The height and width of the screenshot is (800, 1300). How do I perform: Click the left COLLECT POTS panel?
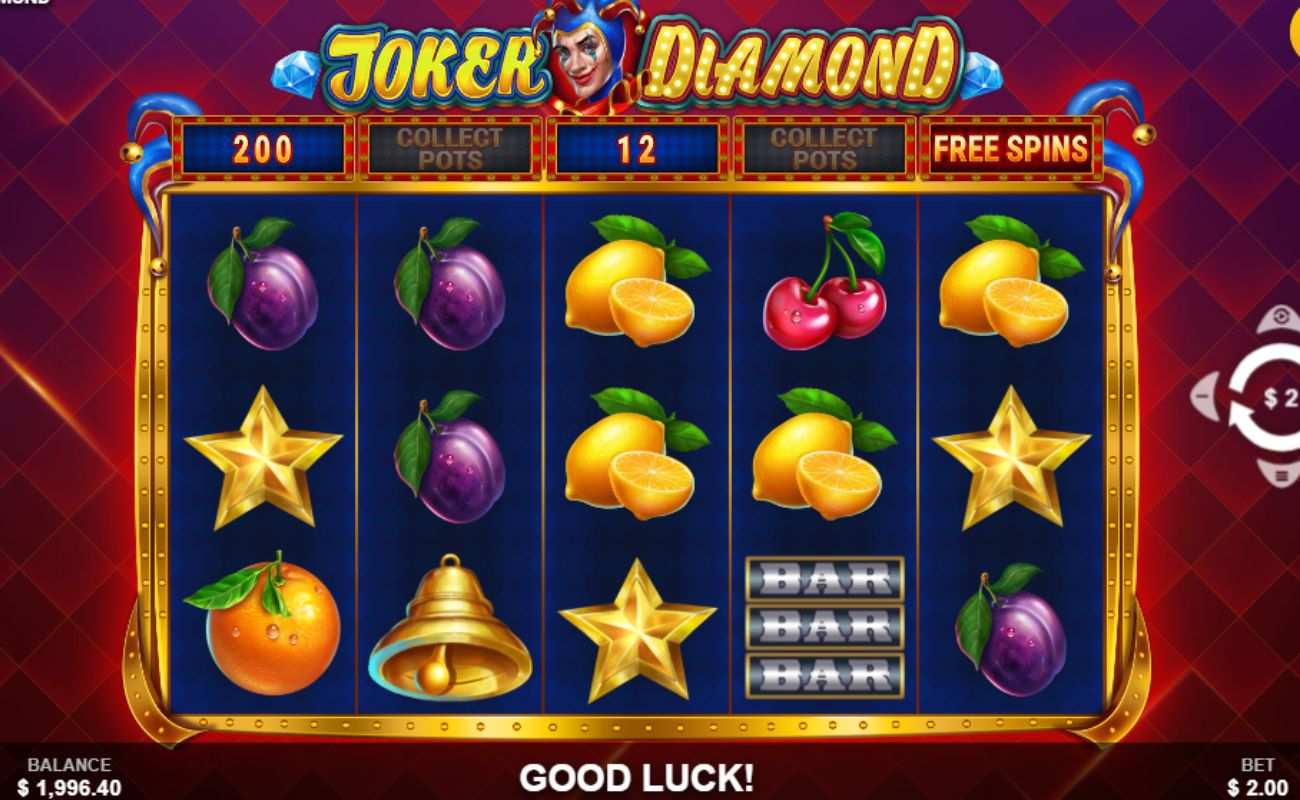pos(448,149)
